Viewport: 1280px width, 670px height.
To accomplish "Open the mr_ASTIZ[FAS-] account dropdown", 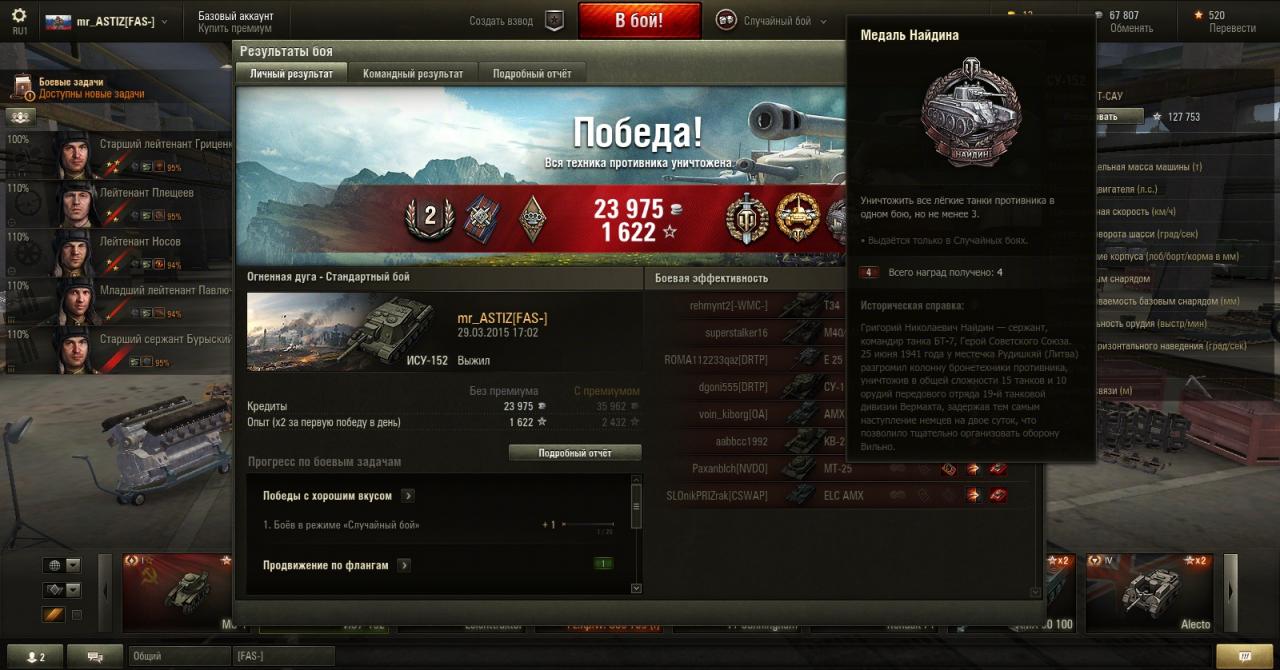I will point(107,21).
